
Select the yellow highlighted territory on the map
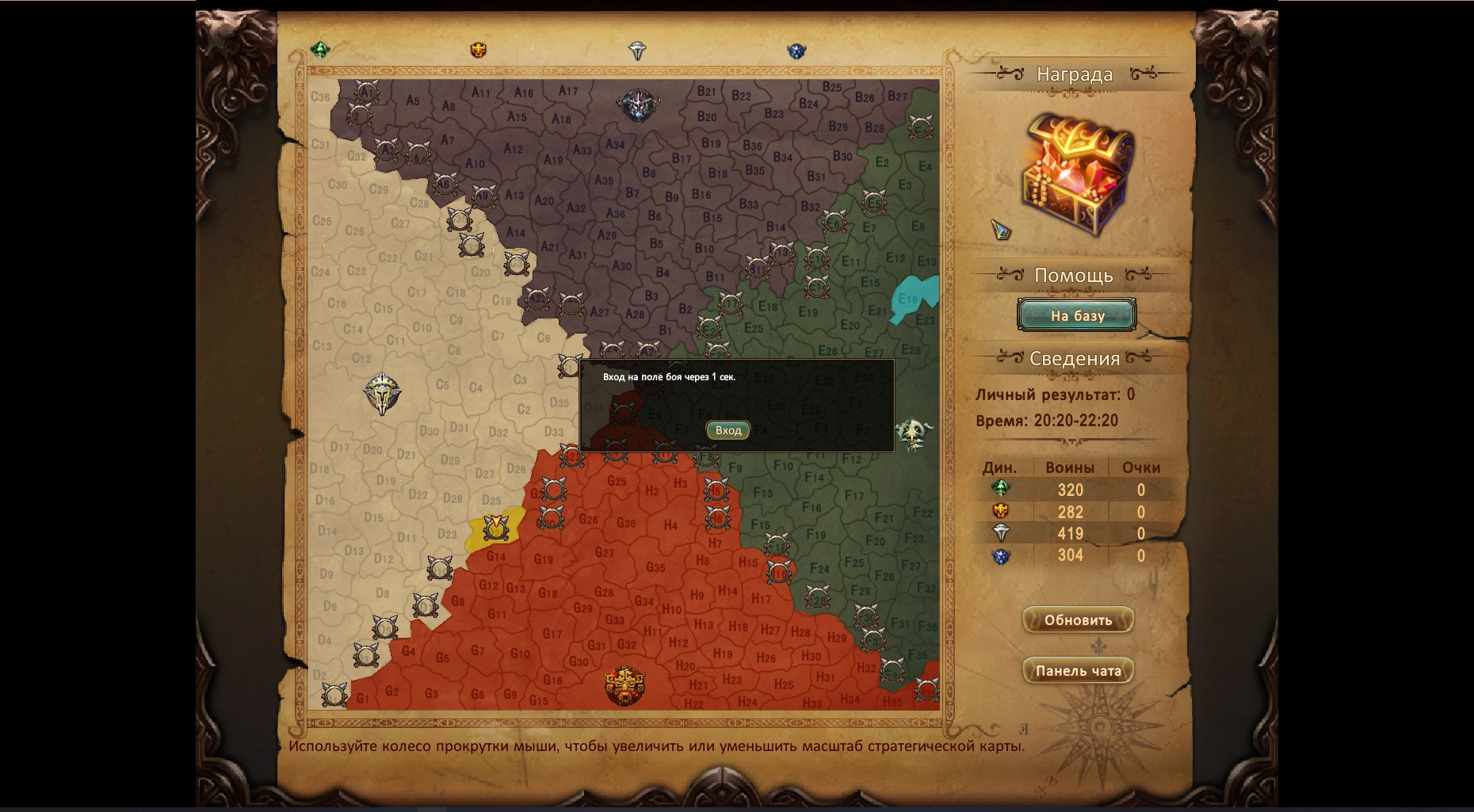point(496,528)
